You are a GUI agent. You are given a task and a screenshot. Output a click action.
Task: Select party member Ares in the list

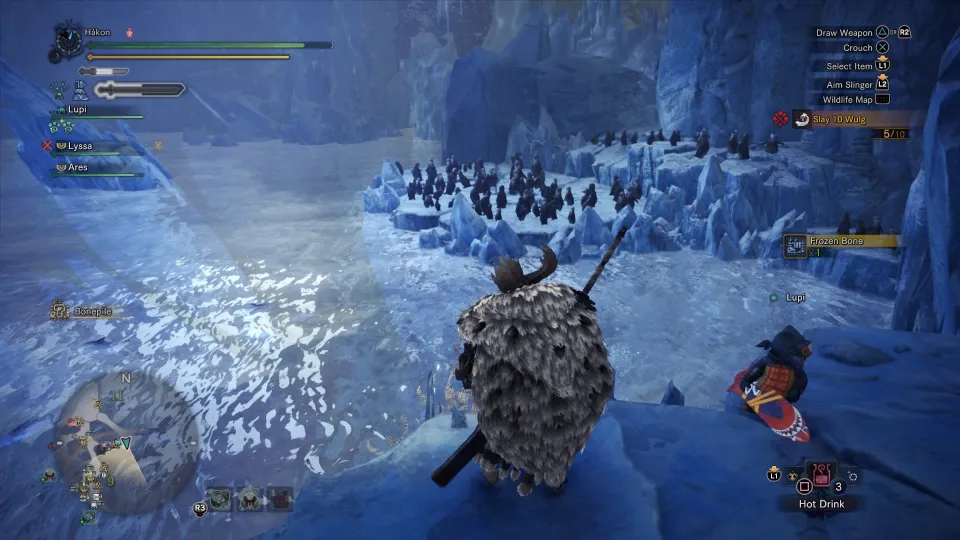(78, 167)
